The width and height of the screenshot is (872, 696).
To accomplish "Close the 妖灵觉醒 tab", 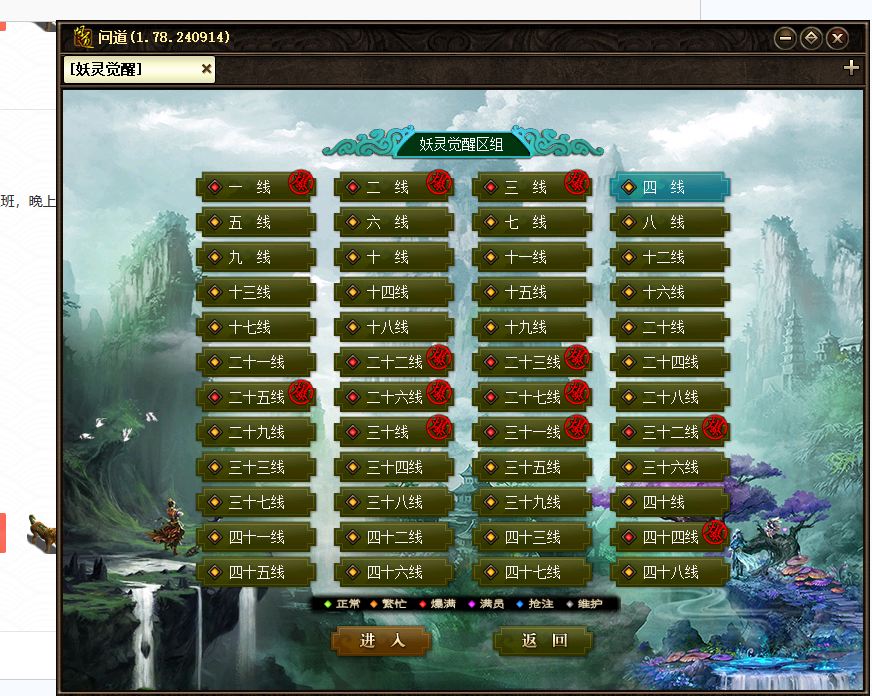I will pos(206,69).
